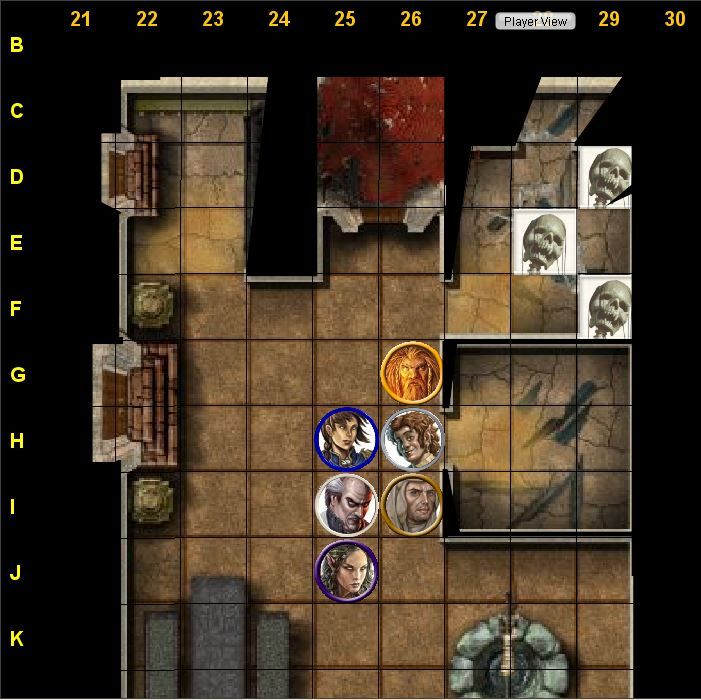
Task: Select the skull token in row D
Action: [607, 177]
